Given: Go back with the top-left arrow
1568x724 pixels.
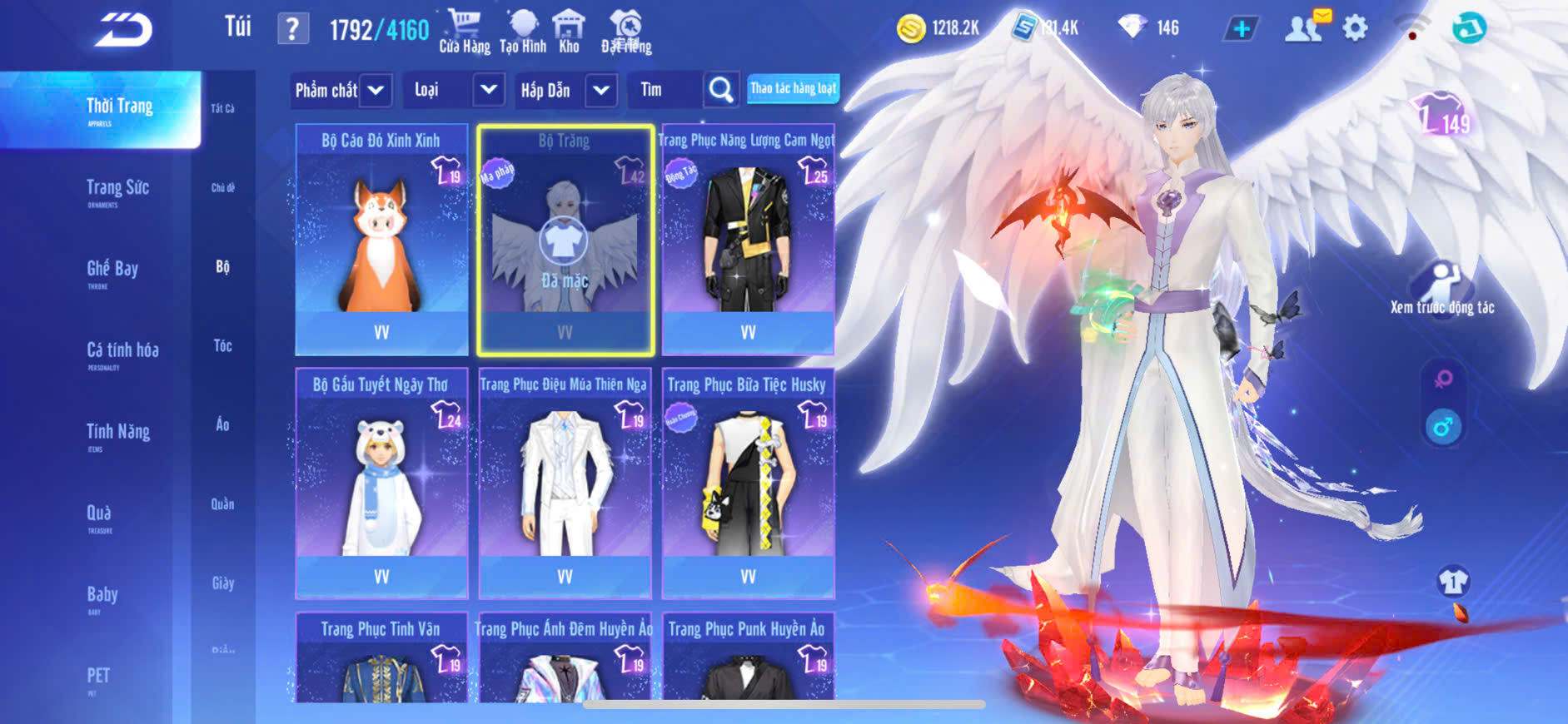Looking at the screenshot, I should [x=123, y=30].
